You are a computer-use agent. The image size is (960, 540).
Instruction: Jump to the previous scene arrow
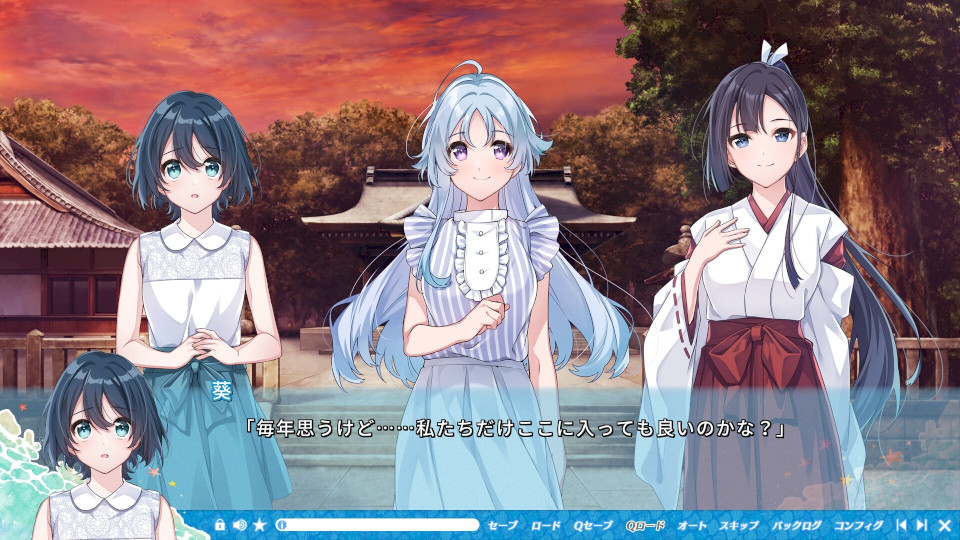901,525
